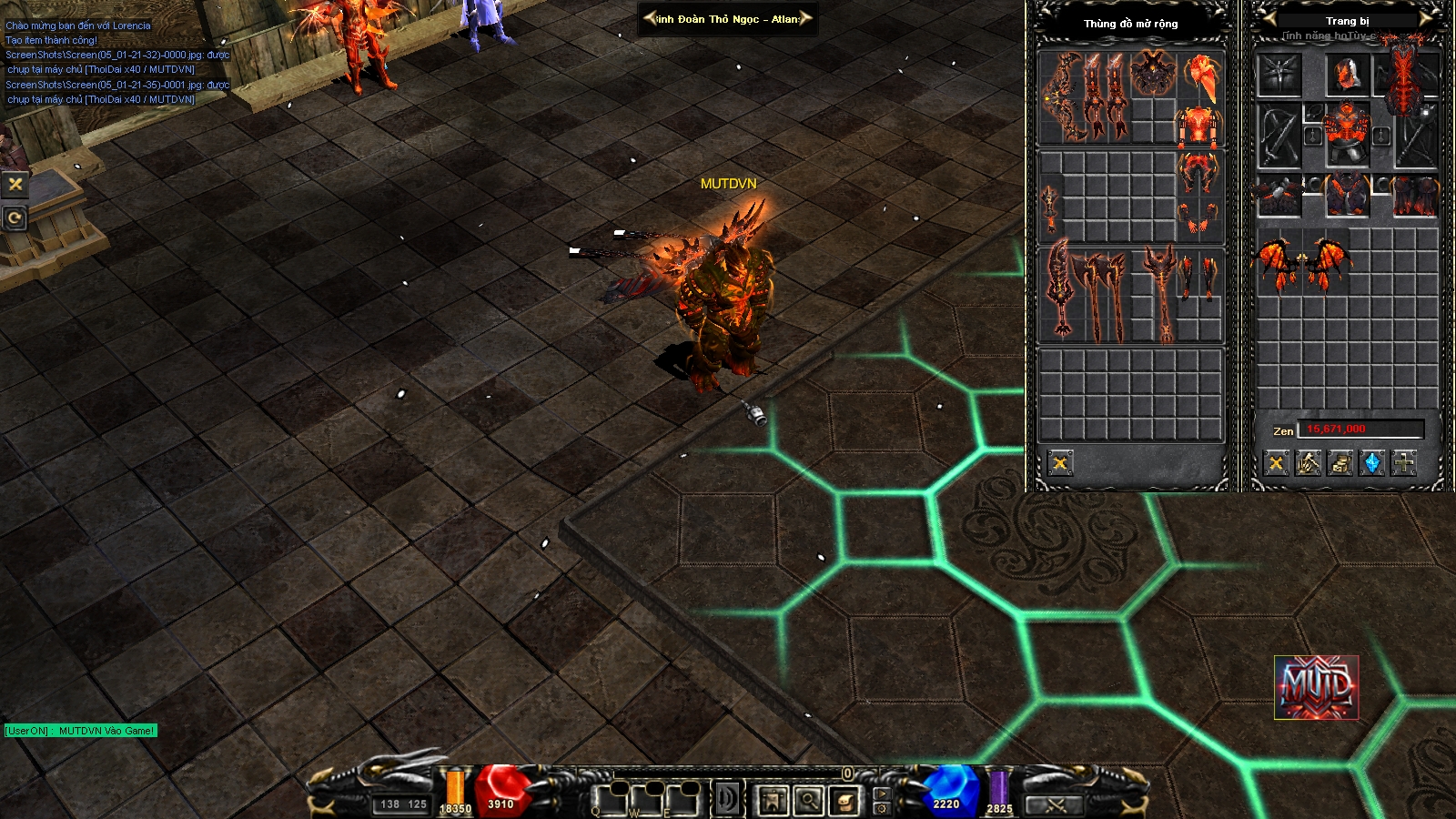
Task: Click the plus-sign button in the equipment panel
Action: click(1404, 464)
